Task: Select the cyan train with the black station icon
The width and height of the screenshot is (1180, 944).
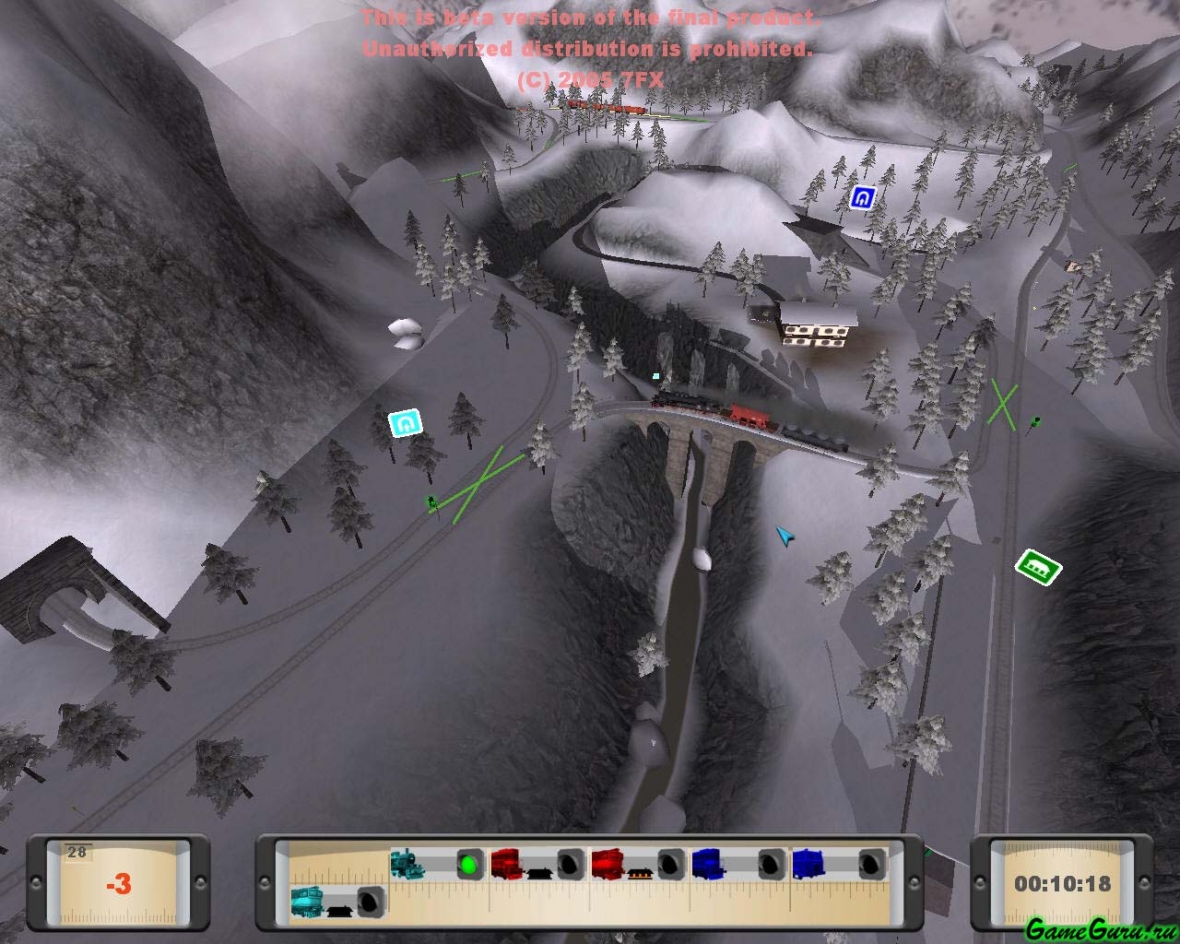Action: pos(308,902)
